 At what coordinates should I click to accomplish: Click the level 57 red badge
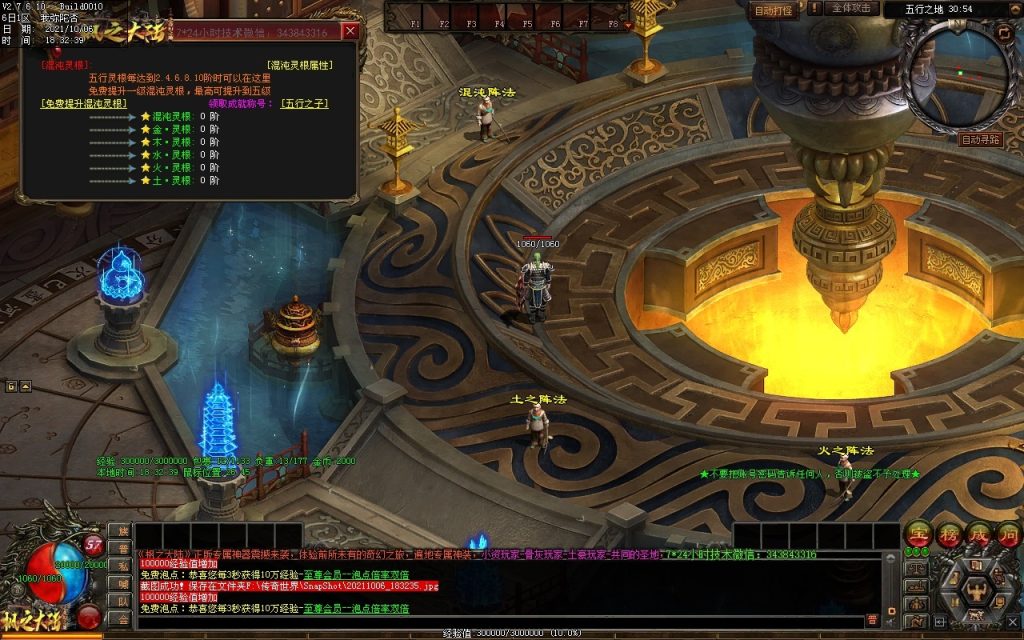pos(94,545)
